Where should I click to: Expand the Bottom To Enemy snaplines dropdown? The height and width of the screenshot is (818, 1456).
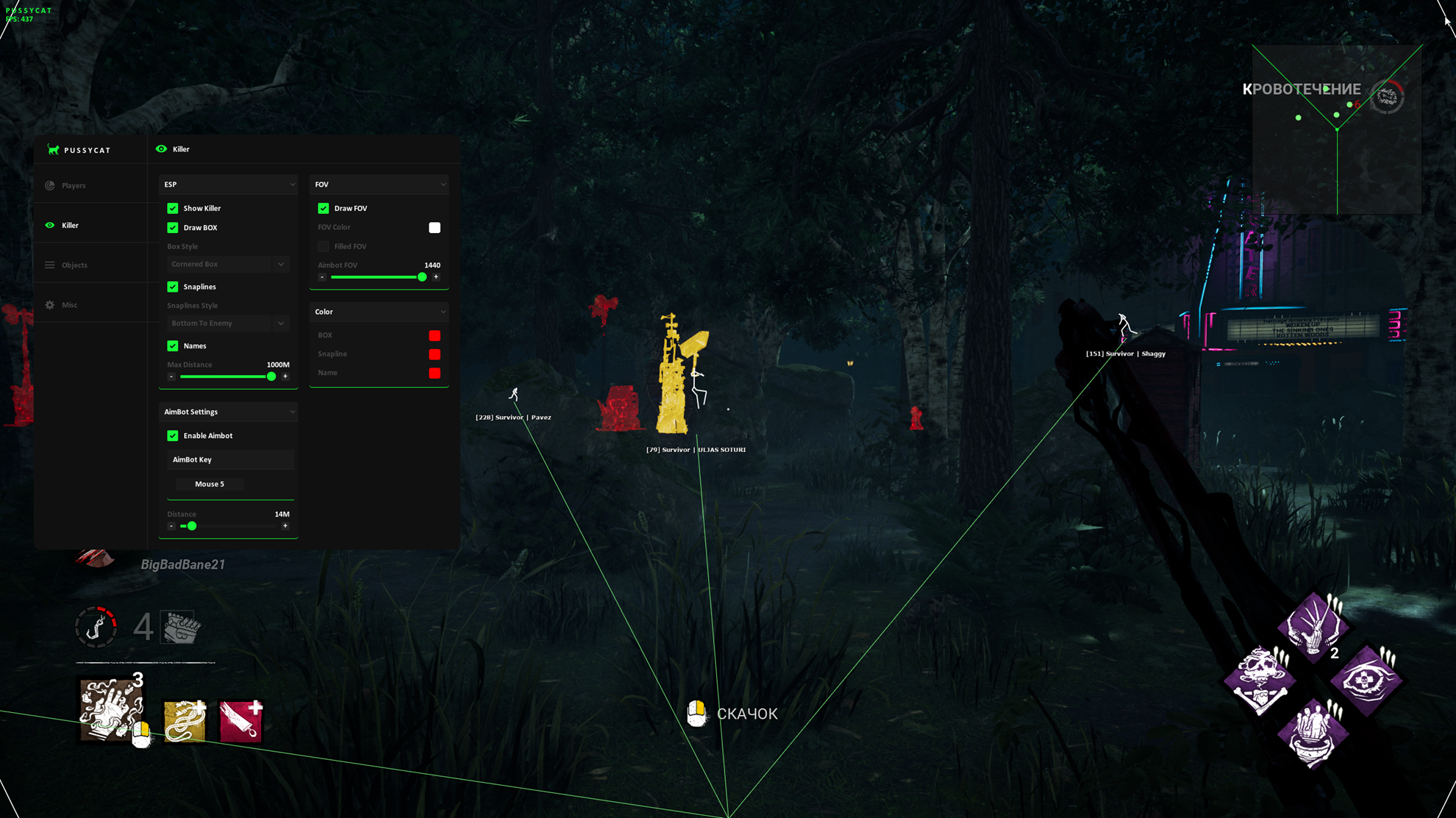227,323
